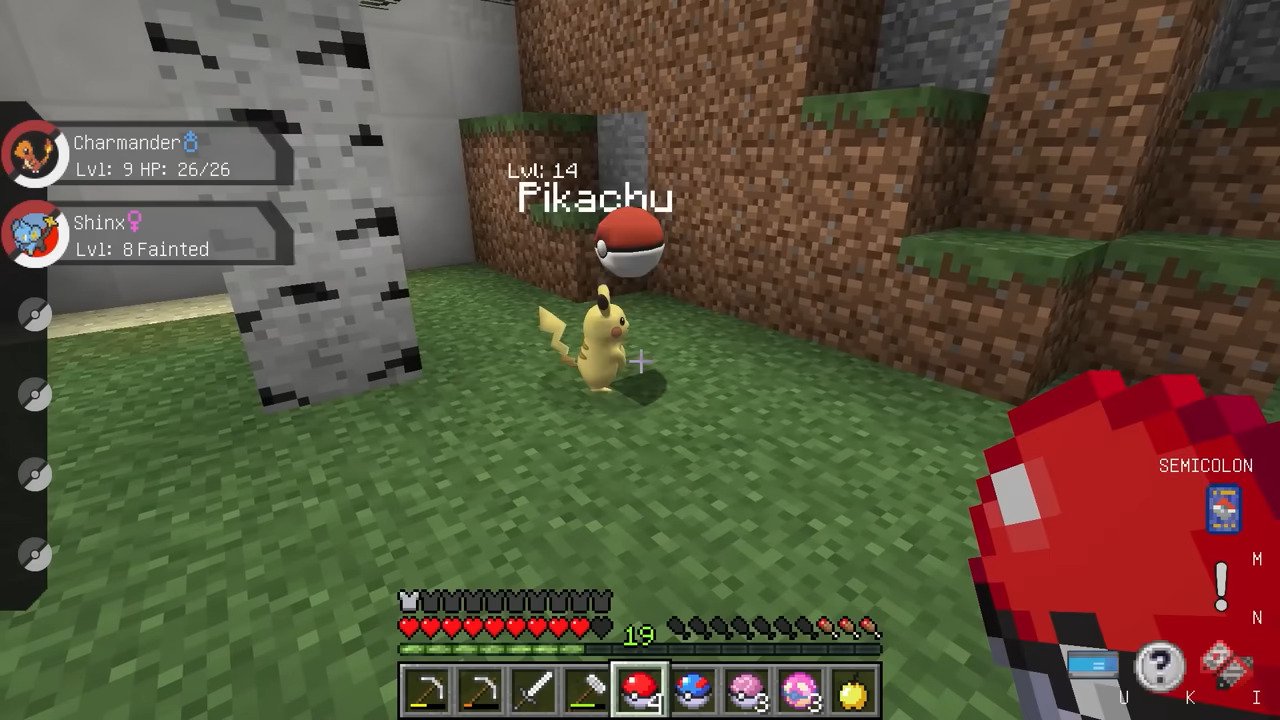Toggle the second empty pokéball party slot
1280x720 pixels.
[x=35, y=395]
